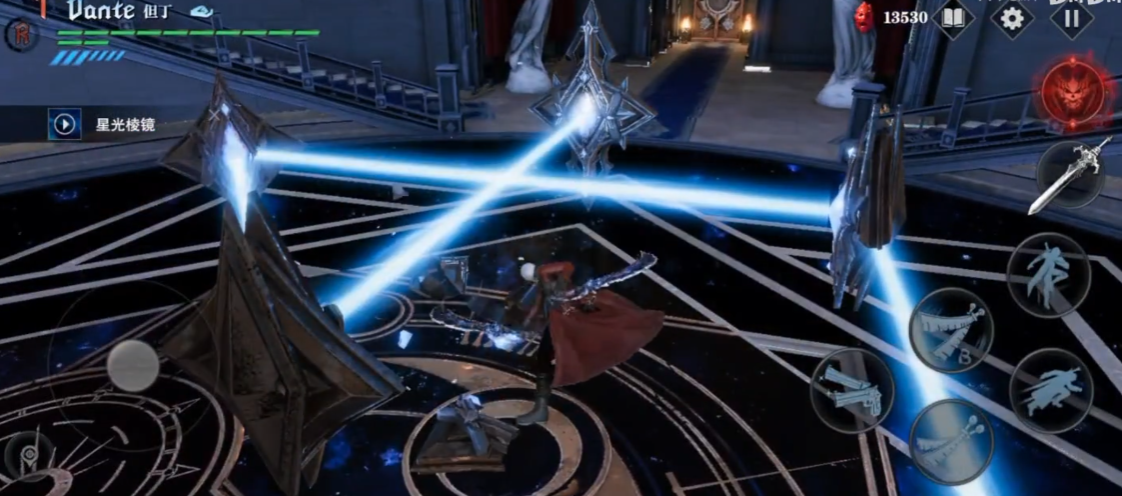
Task: Pause the game
Action: coord(1070,19)
